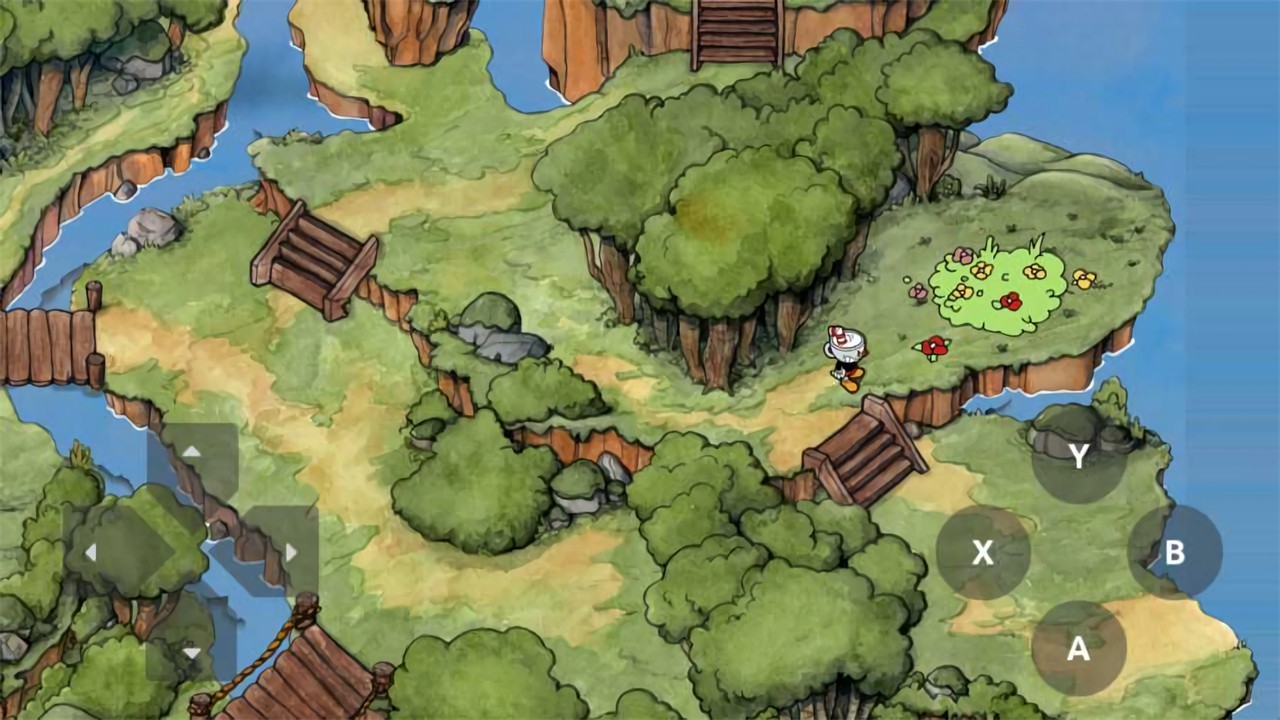
Task: Tap the on-screen X button
Action: tap(982, 552)
